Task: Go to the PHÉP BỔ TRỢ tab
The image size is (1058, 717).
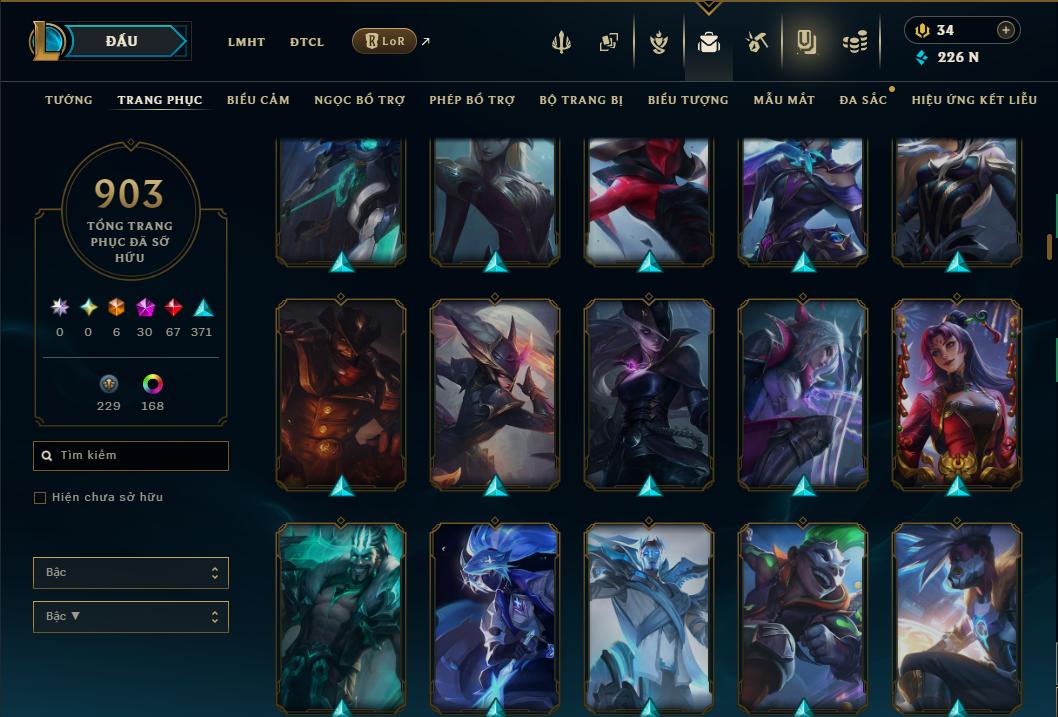Action: (472, 100)
